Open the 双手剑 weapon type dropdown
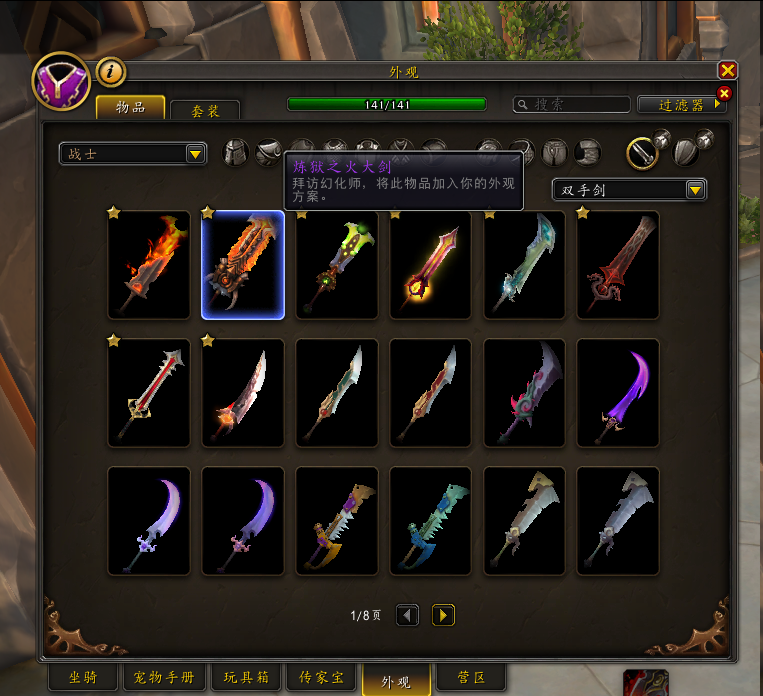Viewport: 763px width, 696px height. tap(629, 190)
